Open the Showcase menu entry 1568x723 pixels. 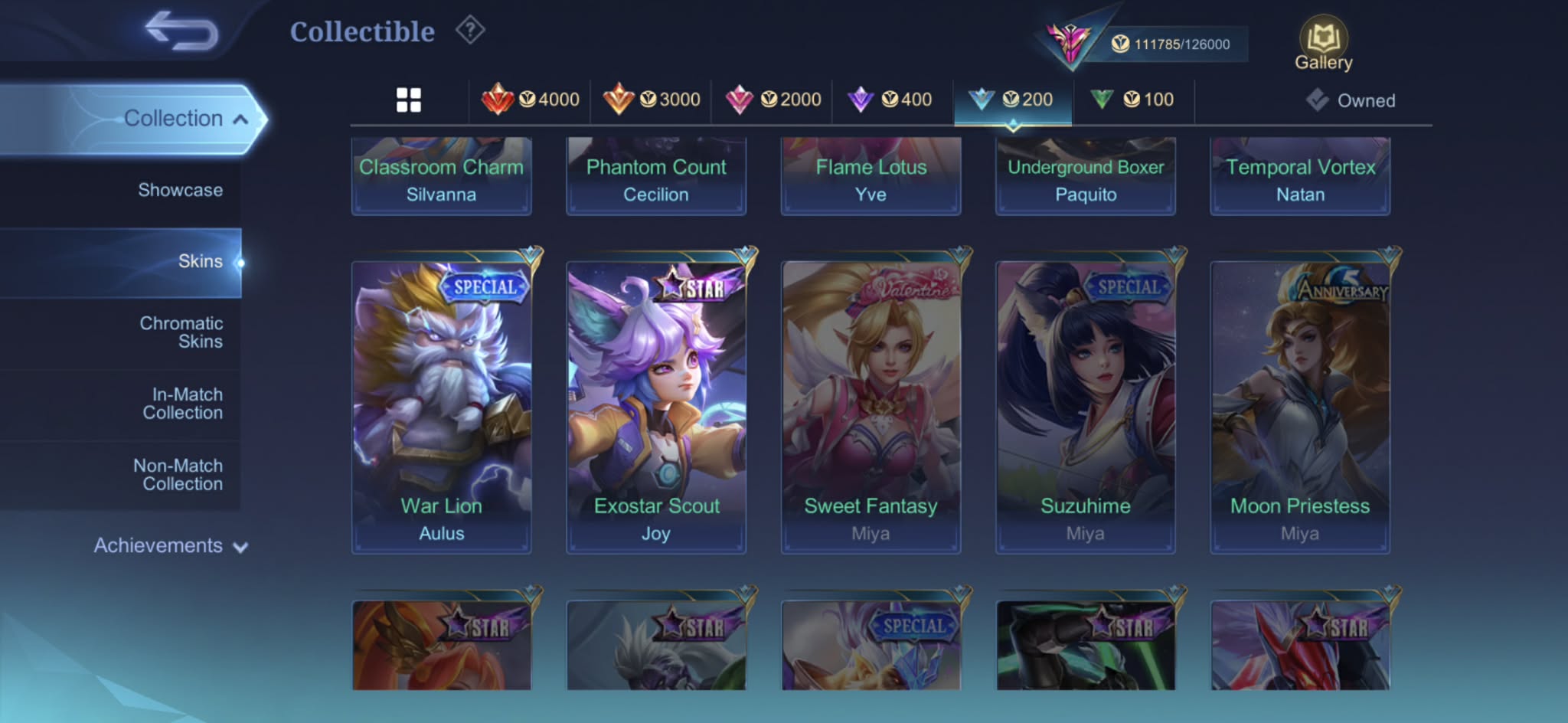point(180,190)
